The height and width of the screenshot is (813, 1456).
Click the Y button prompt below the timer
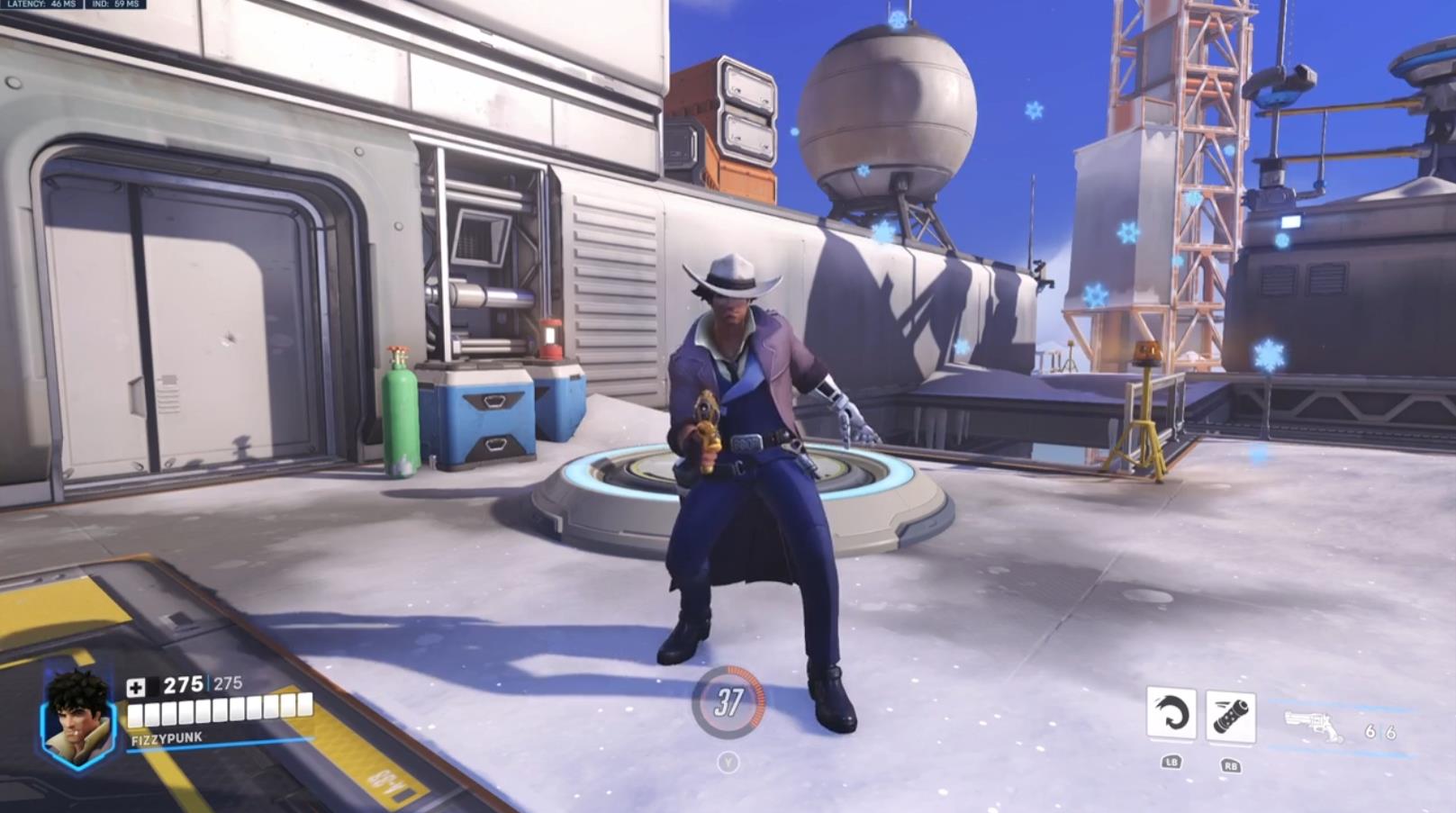(730, 761)
